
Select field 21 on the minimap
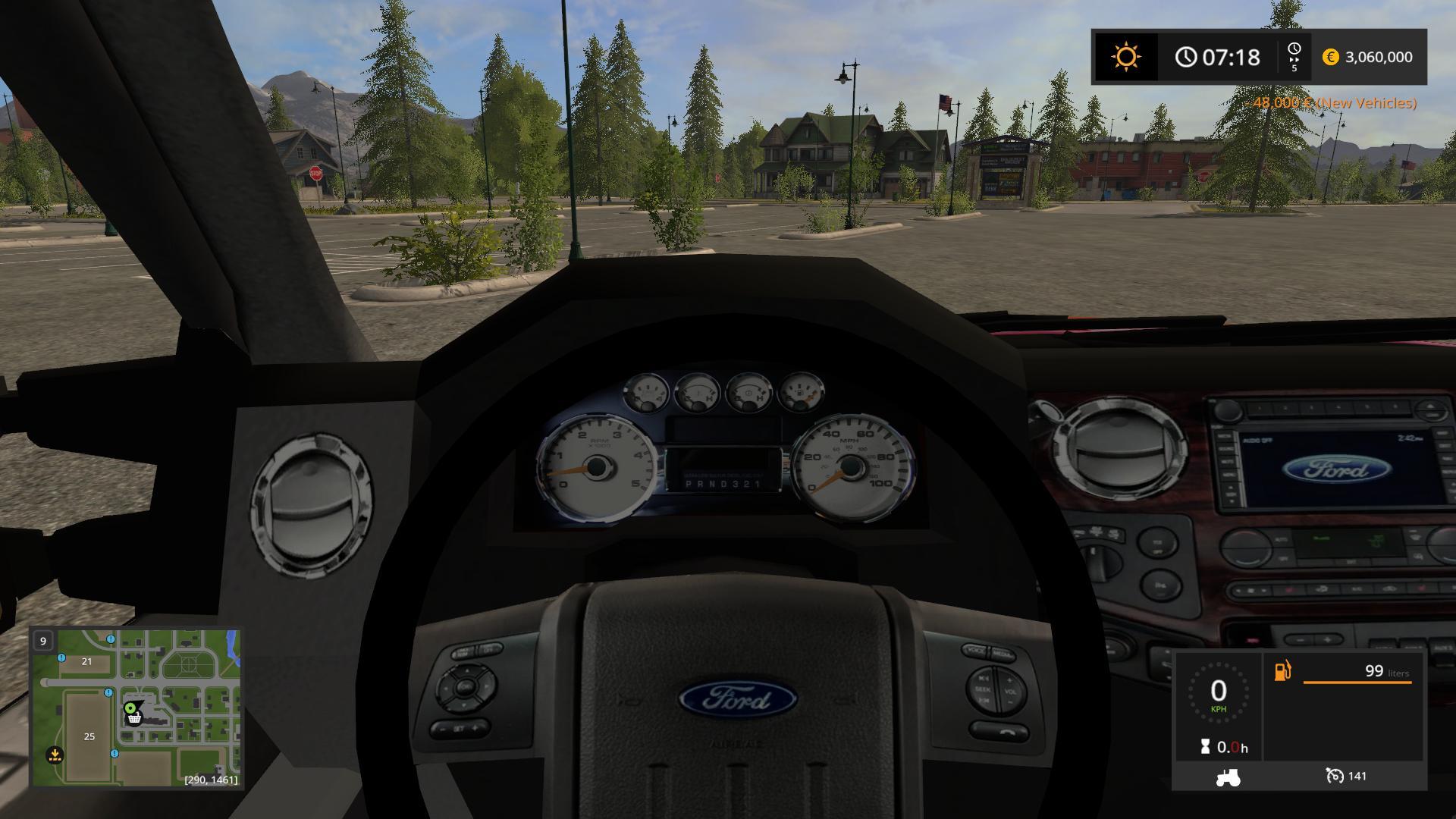pos(86,661)
